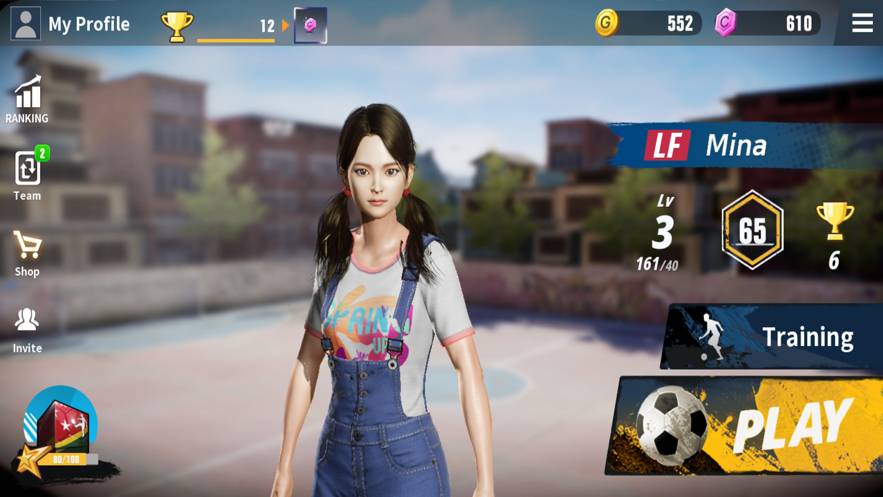Image resolution: width=883 pixels, height=497 pixels.
Task: Open the trophy progress reward box
Action: click(310, 25)
